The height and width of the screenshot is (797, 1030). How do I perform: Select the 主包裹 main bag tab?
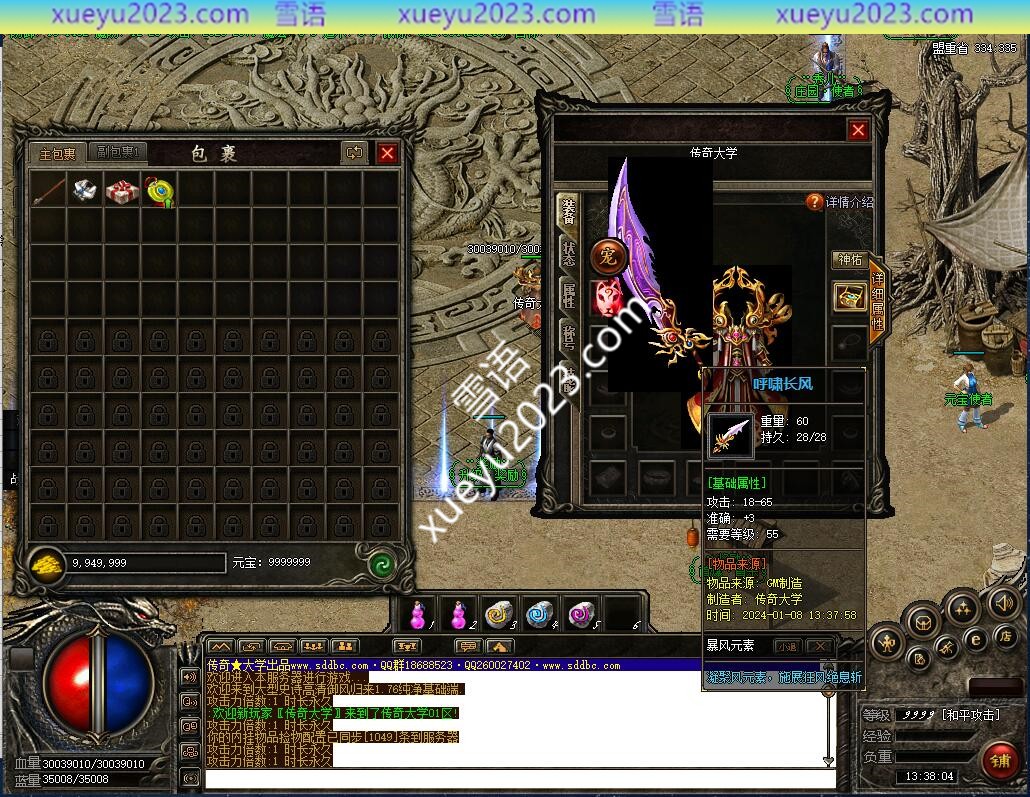57,153
